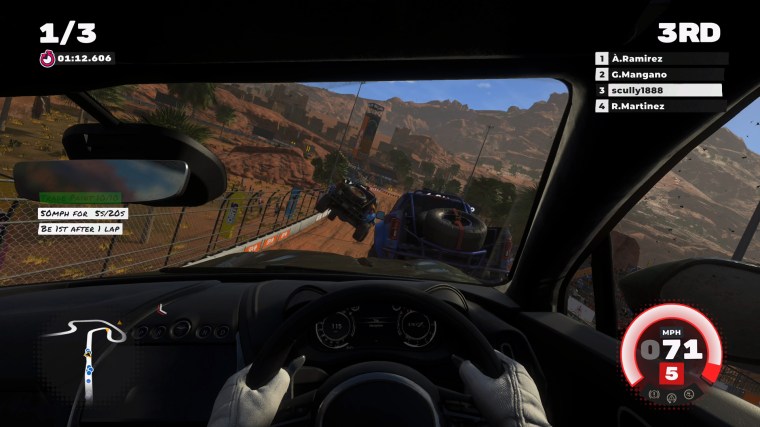This screenshot has width=760, height=427.
Task: Click the highlighted scully1888 standings row
Action: [660, 90]
